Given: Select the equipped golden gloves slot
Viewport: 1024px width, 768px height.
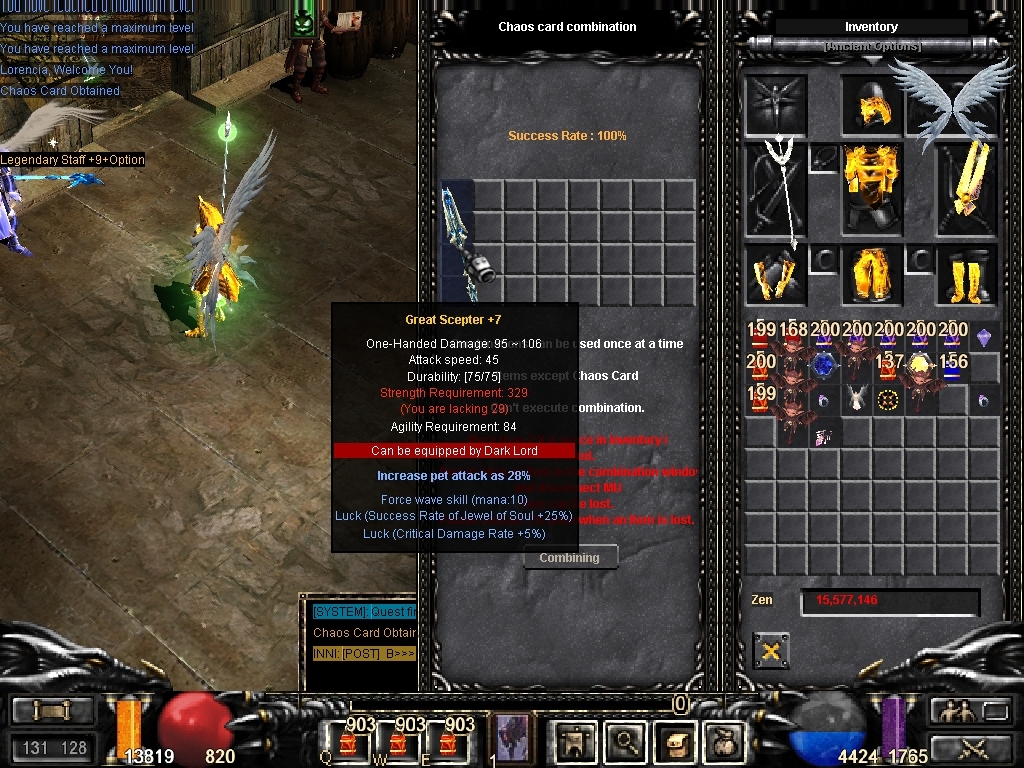Looking at the screenshot, I should pyautogui.click(x=776, y=274).
